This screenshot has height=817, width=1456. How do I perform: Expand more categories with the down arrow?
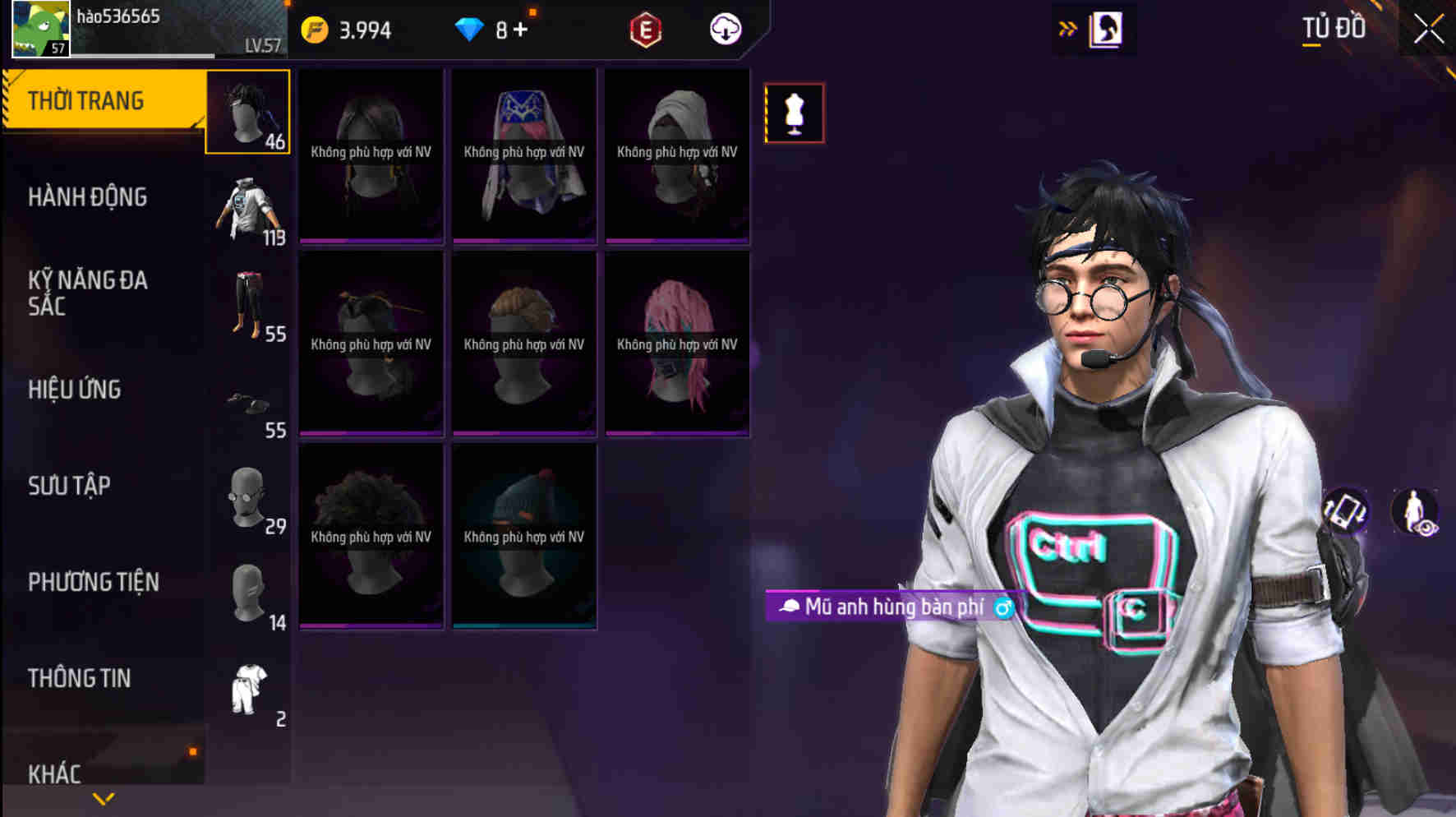pos(104,796)
